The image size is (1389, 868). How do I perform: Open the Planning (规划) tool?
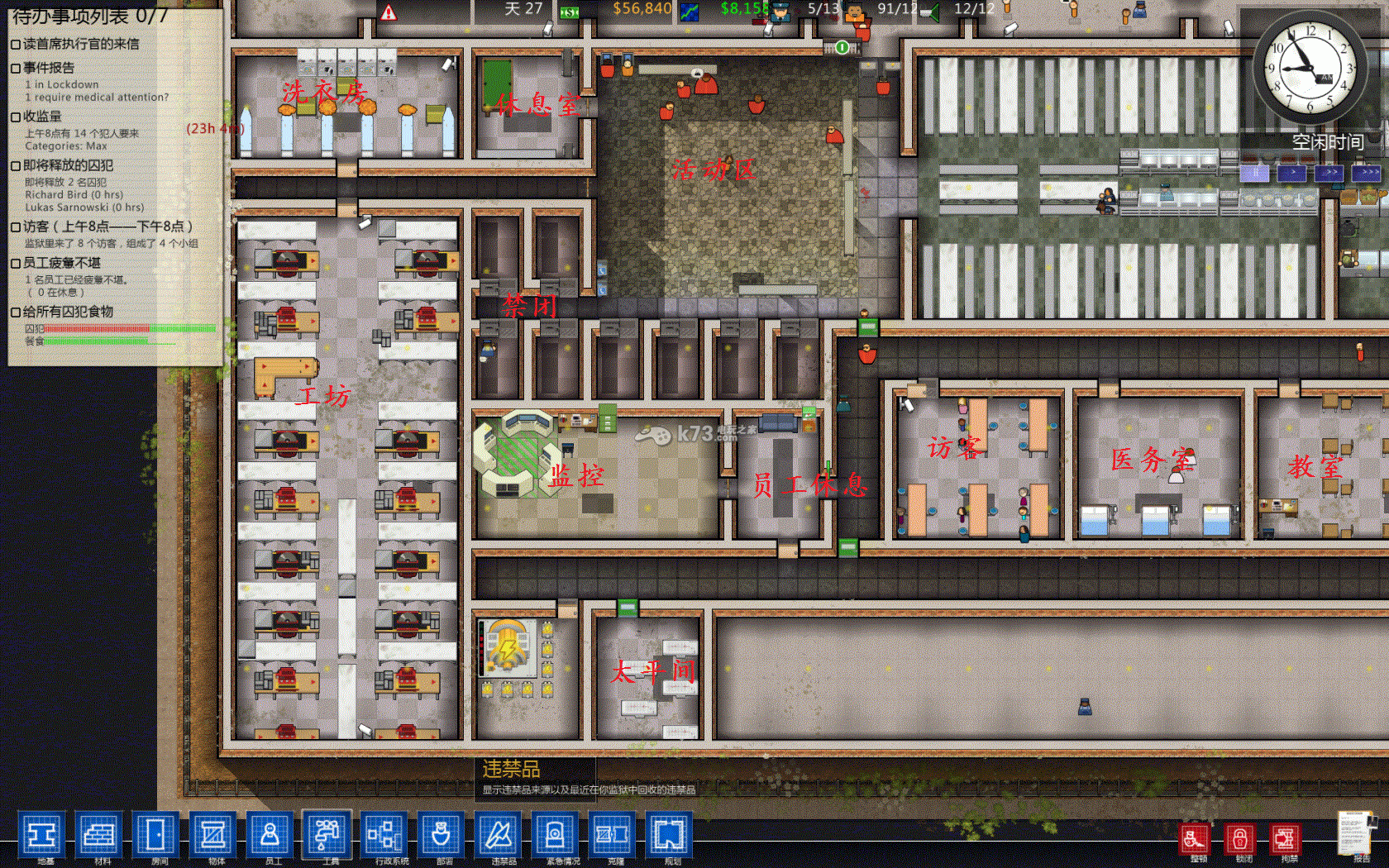670,836
